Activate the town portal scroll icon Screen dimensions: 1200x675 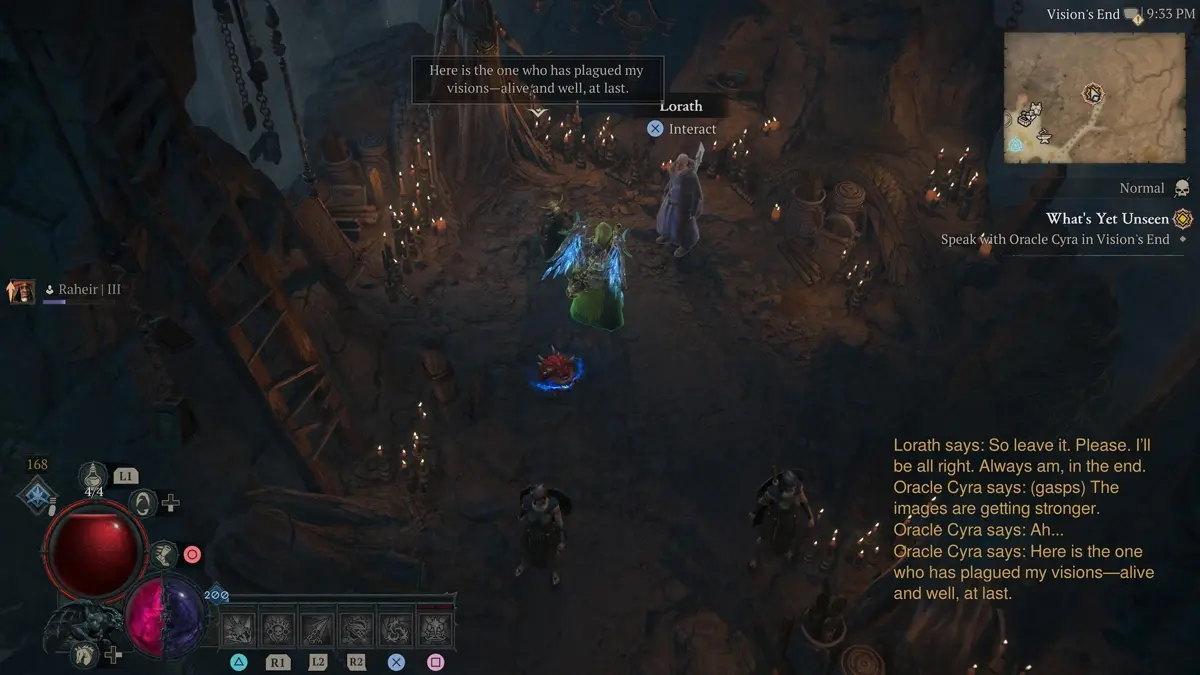(x=144, y=502)
